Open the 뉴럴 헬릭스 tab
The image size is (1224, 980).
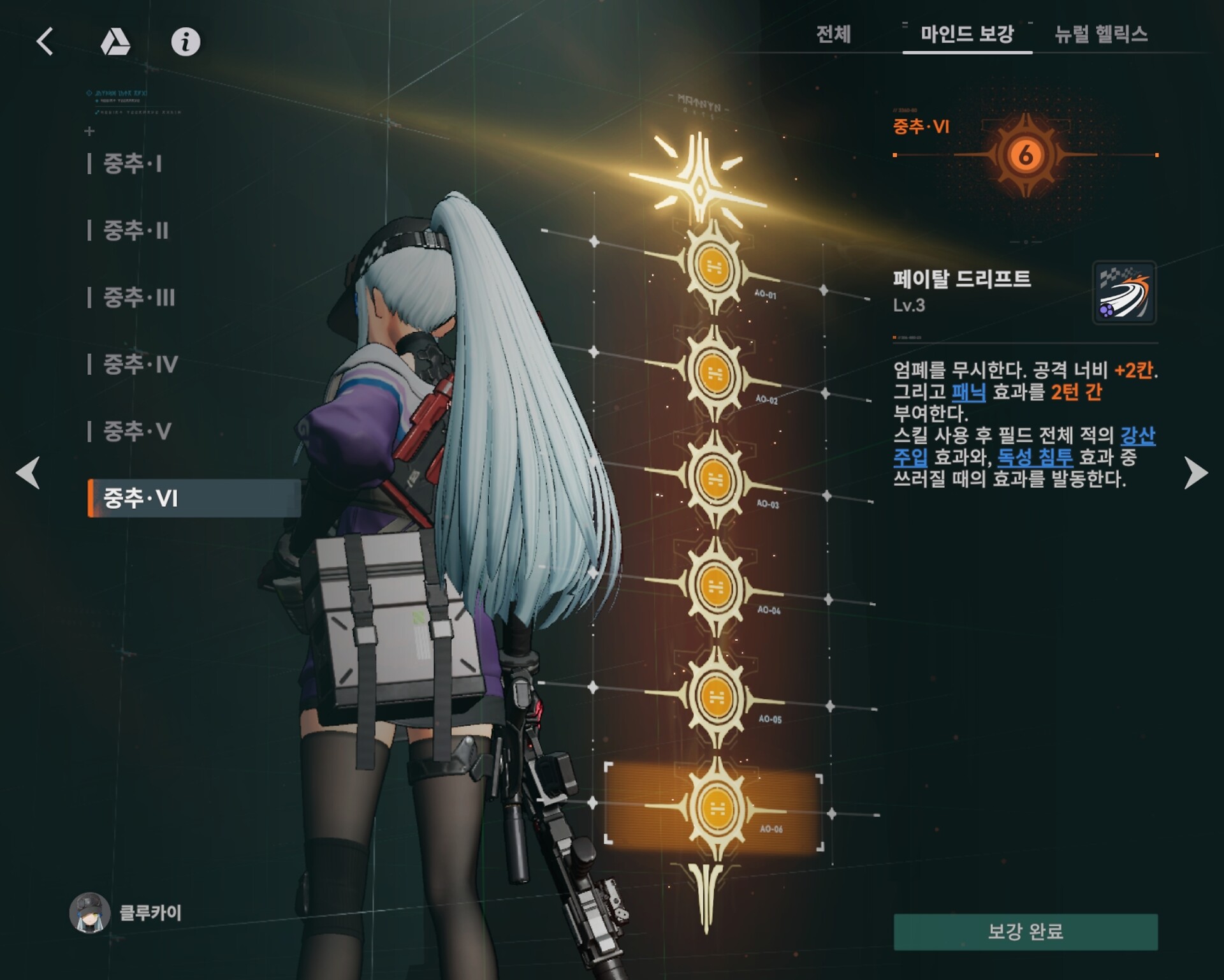(x=1101, y=34)
